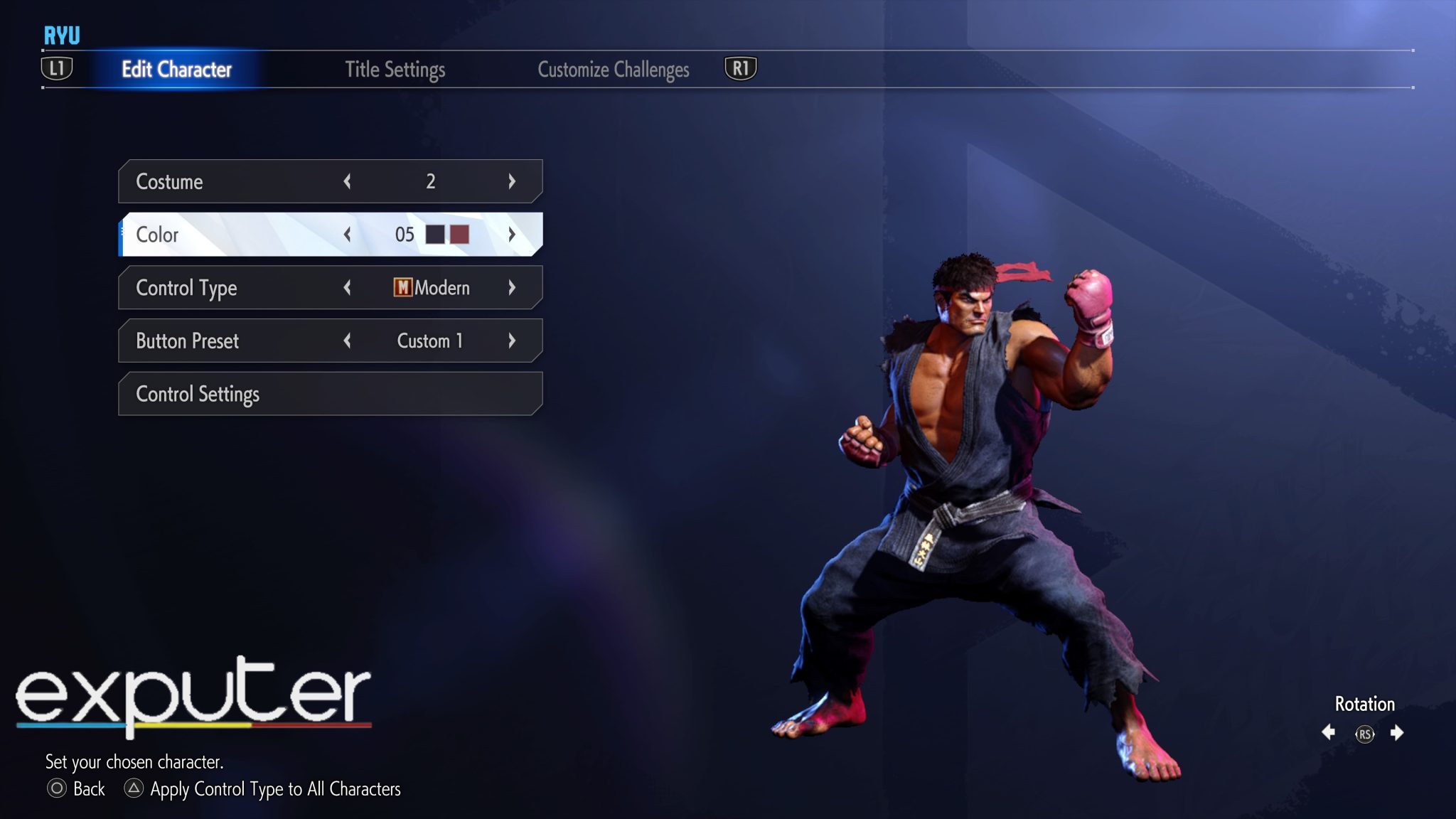Click the right arrow to increase Costume number
Screen dimensions: 1456x819
(x=512, y=181)
